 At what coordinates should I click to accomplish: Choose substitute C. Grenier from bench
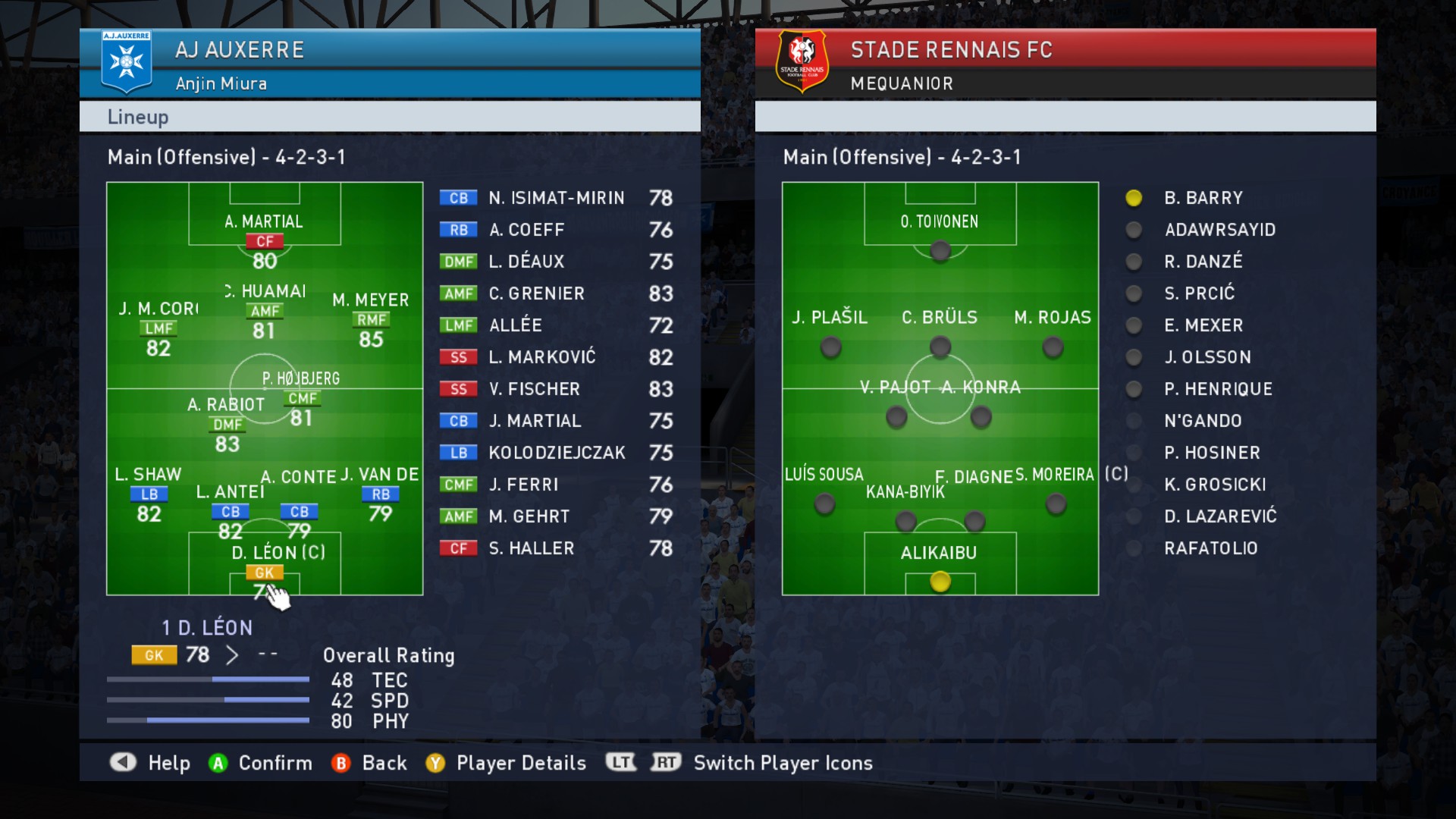(556, 293)
